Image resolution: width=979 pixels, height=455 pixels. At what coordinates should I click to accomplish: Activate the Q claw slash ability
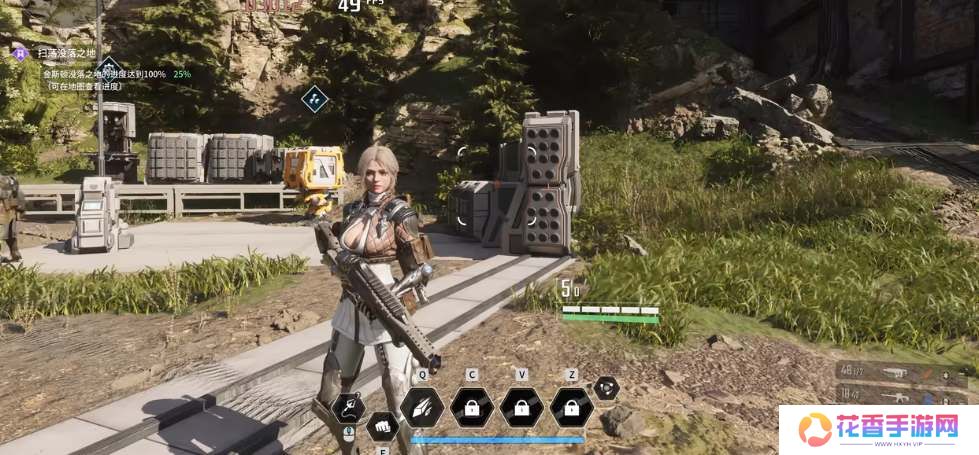[x=422, y=407]
